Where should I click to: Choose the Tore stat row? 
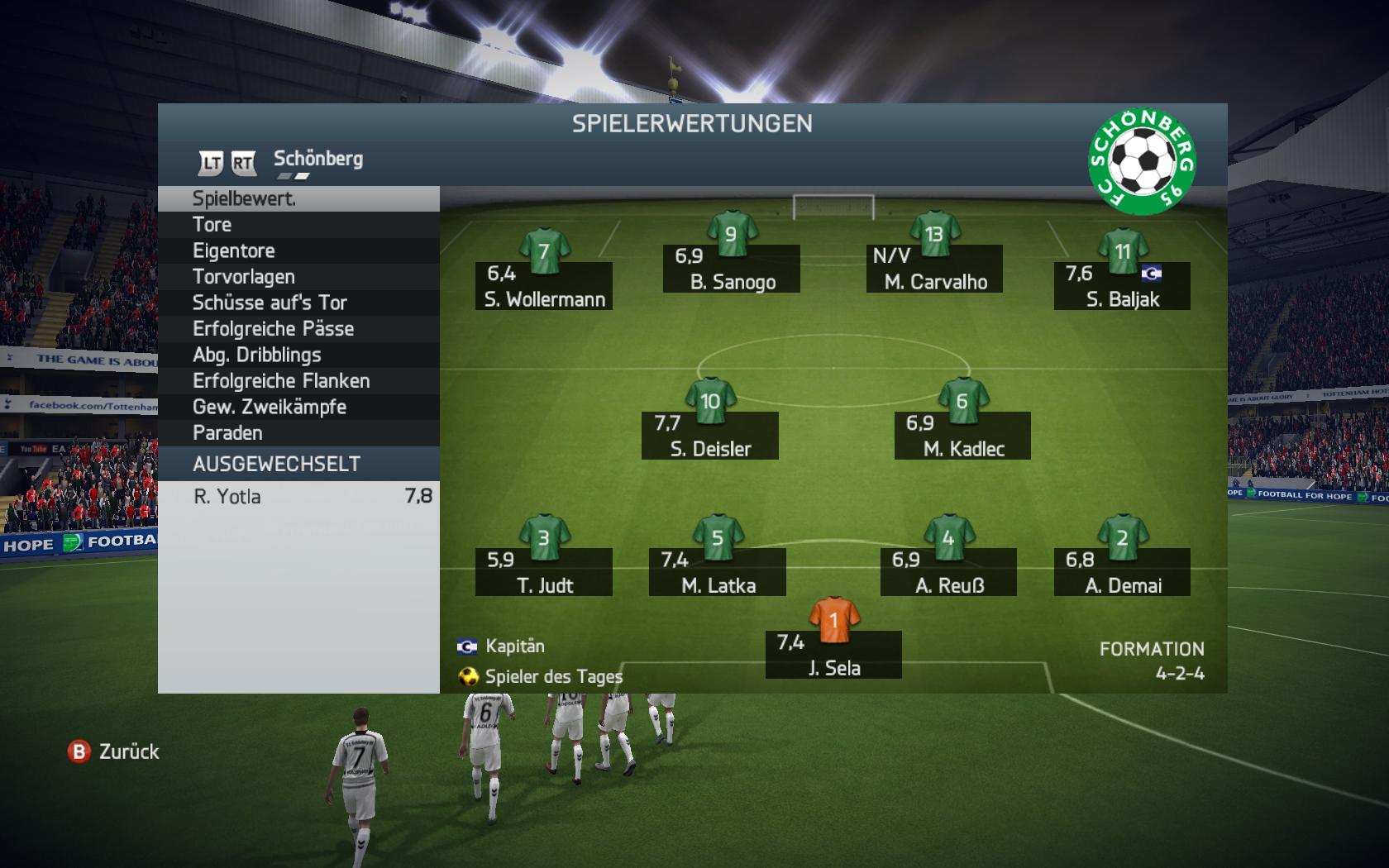pos(298,225)
